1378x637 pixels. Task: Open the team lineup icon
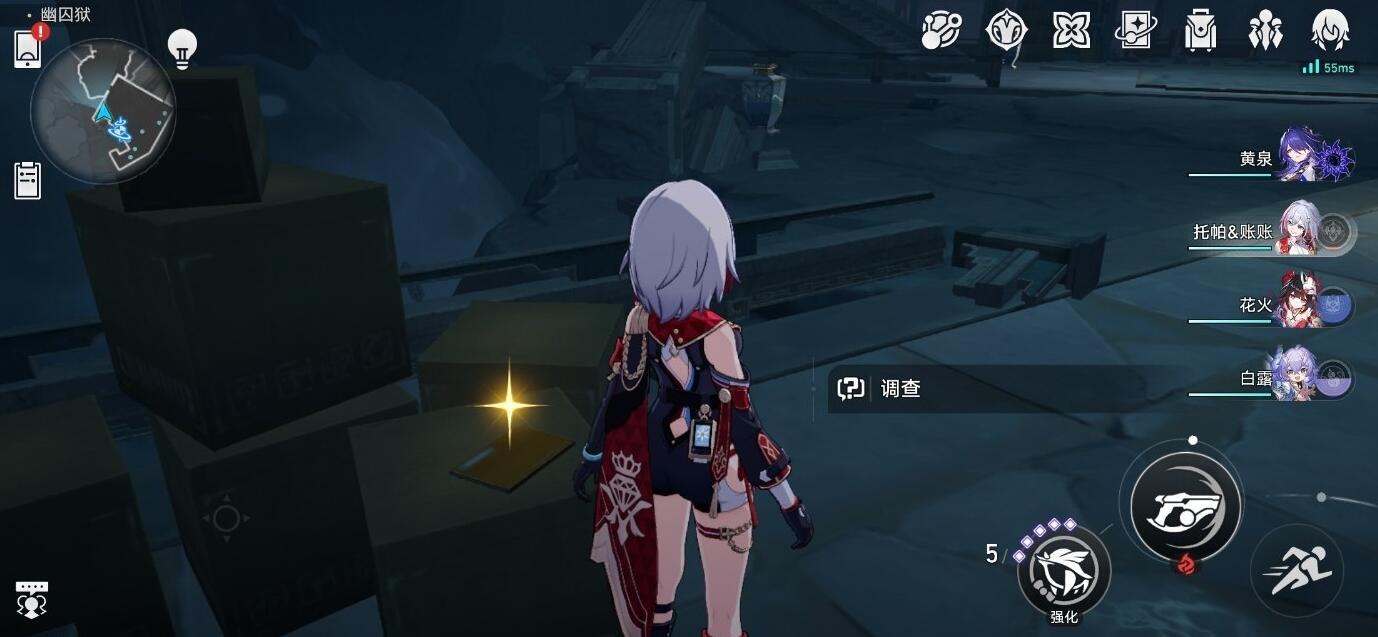pyautogui.click(x=1265, y=30)
